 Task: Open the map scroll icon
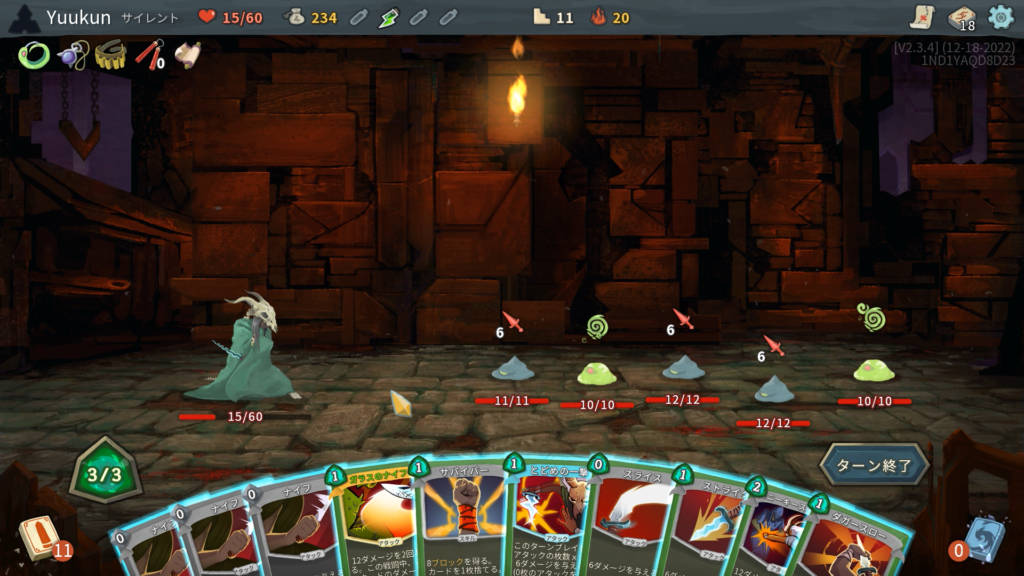click(x=922, y=17)
